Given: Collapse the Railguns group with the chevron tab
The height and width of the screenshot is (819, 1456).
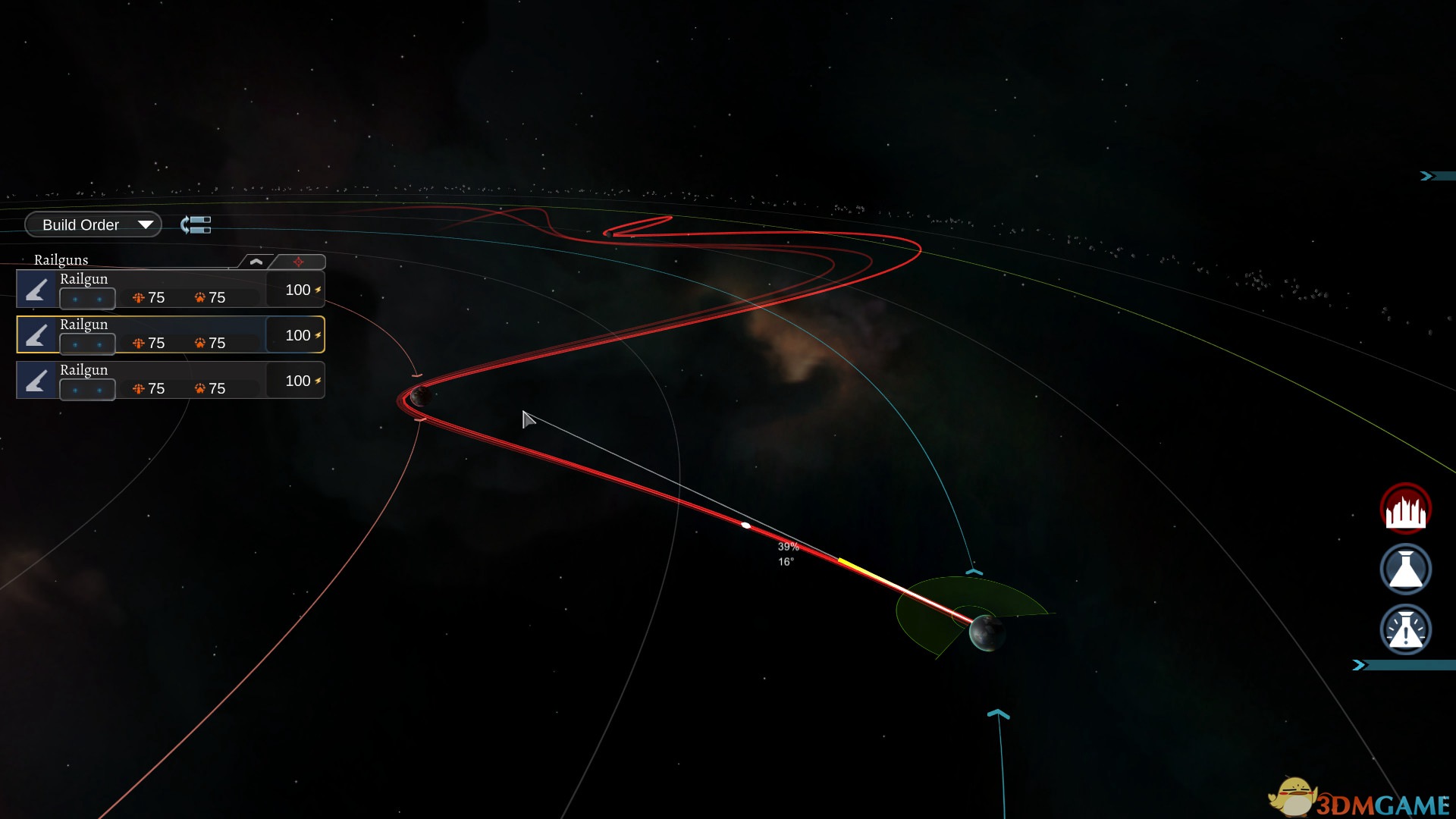Looking at the screenshot, I should coord(256,262).
